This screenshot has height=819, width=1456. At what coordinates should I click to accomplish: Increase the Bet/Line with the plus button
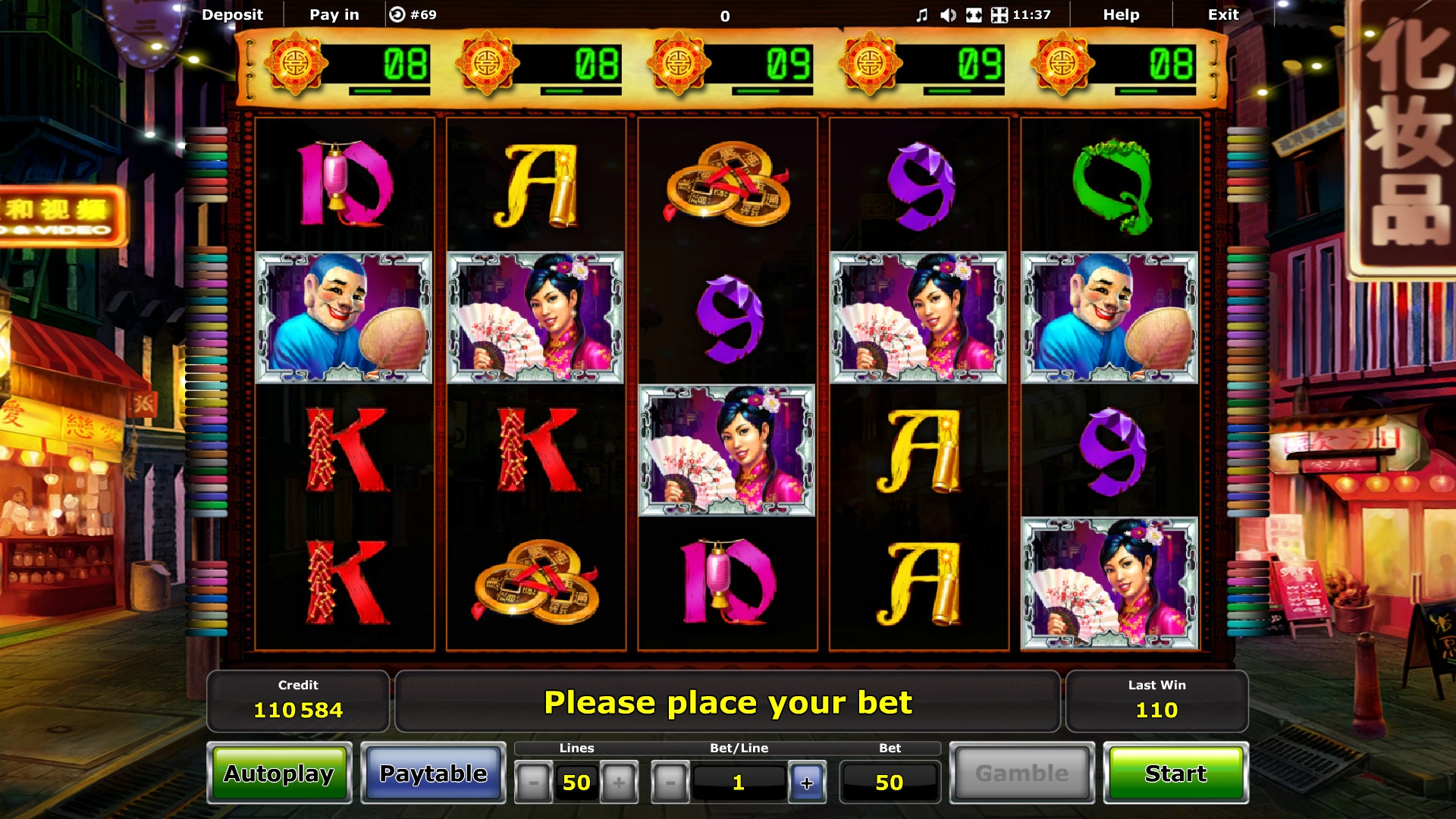point(807,783)
